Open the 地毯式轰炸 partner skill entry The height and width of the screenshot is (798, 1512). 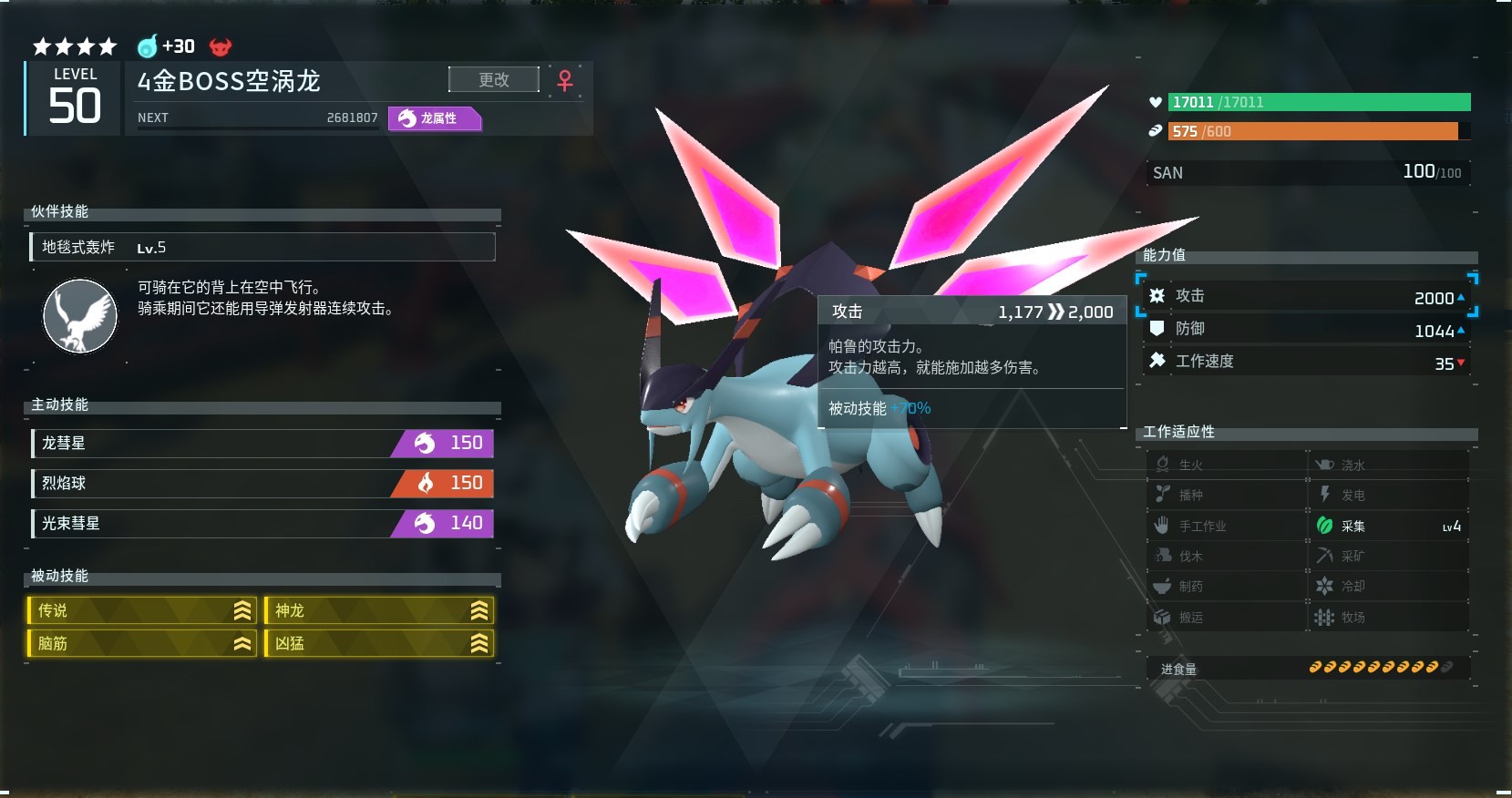point(262,247)
